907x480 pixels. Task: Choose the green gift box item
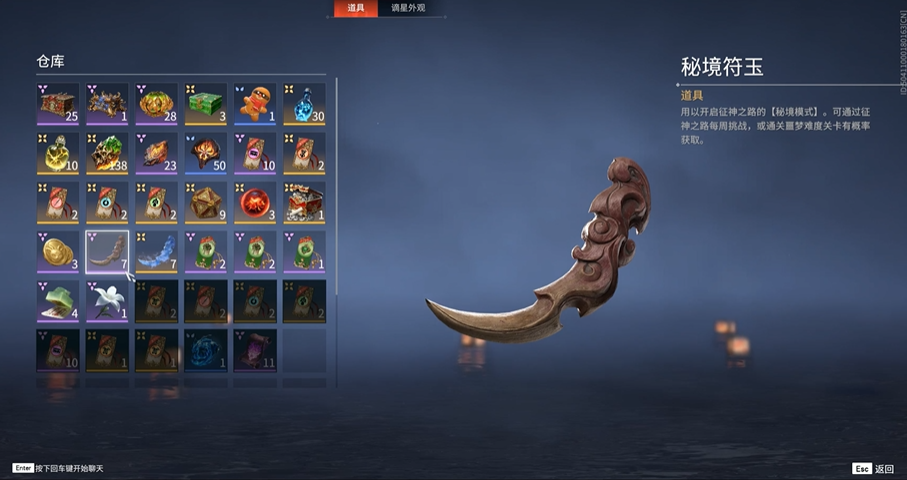click(x=205, y=103)
